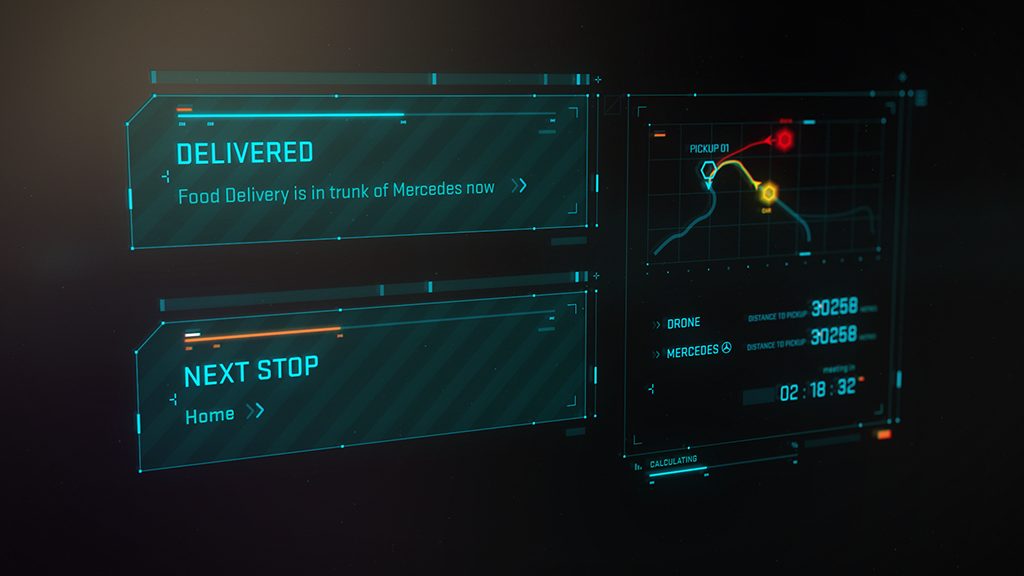Click the arrows after the Mercedes delivery message
Image resolution: width=1024 pixels, height=576 pixels.
tap(518, 185)
